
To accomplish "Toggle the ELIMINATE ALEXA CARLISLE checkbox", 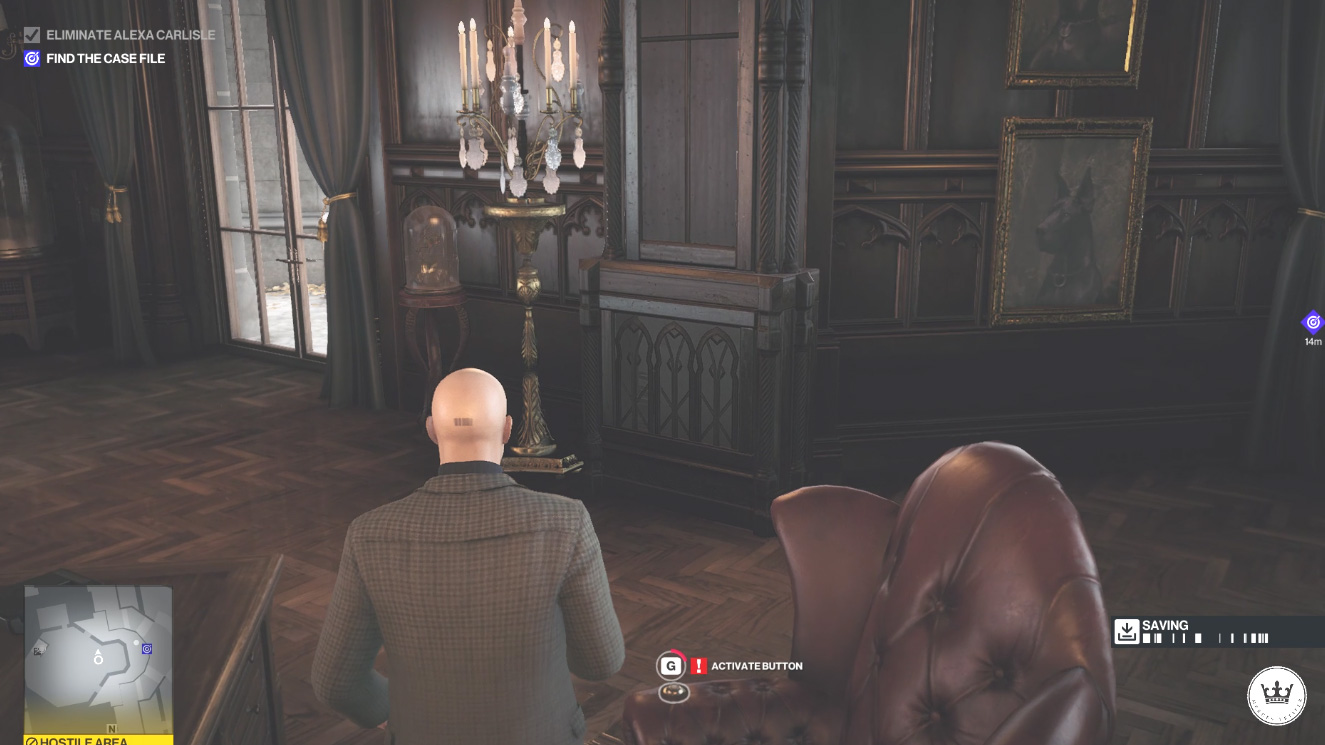I will 32,34.
